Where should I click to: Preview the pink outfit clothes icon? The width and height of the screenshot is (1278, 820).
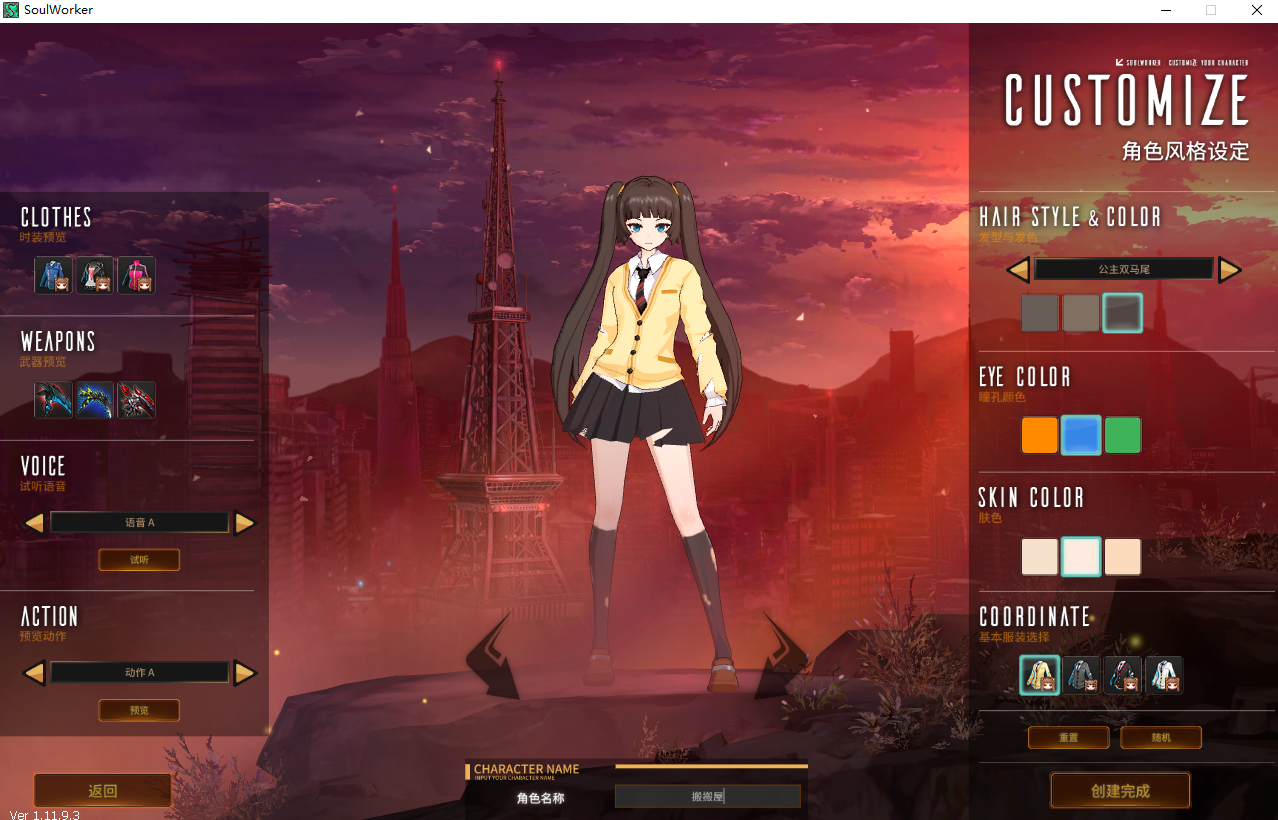click(x=136, y=275)
